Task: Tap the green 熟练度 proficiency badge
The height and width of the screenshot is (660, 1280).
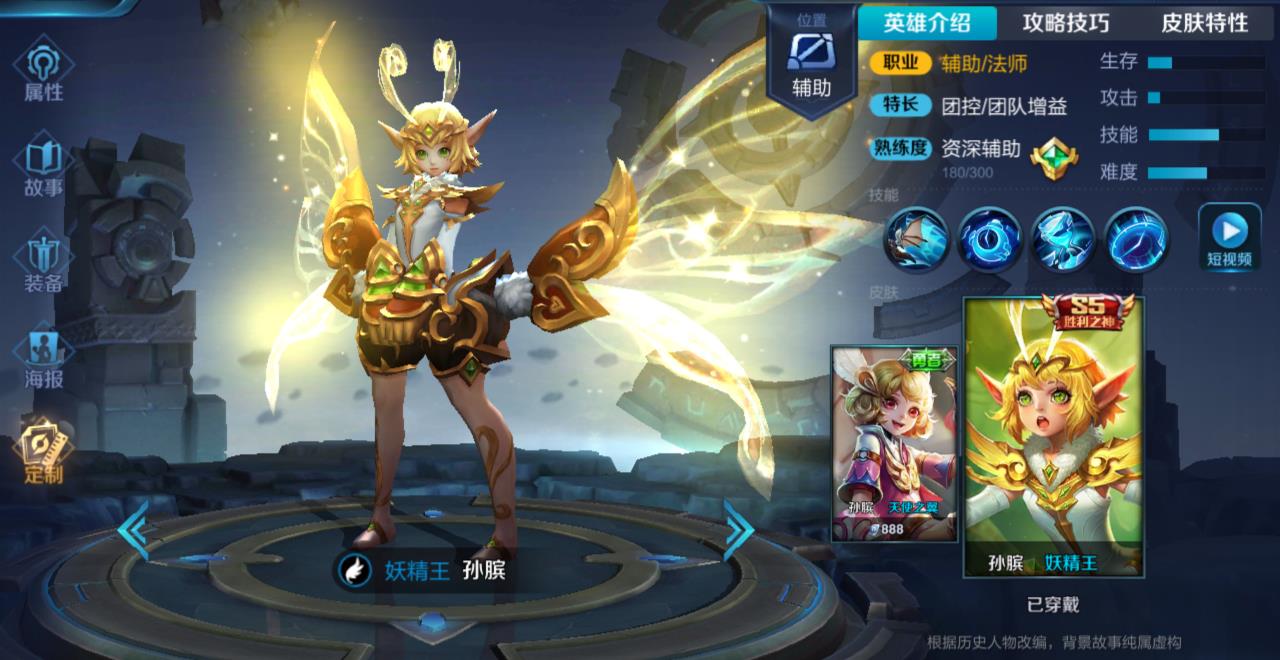Action: point(1054,158)
